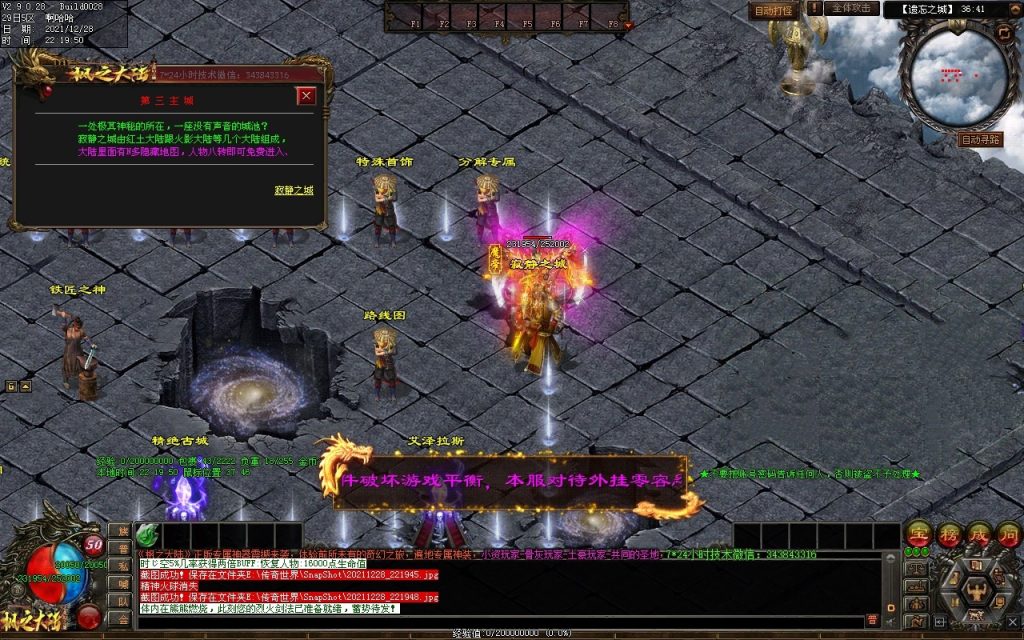The width and height of the screenshot is (1024, 640).
Task: Start 自动寻路 auto-pathfinding
Action: (979, 140)
